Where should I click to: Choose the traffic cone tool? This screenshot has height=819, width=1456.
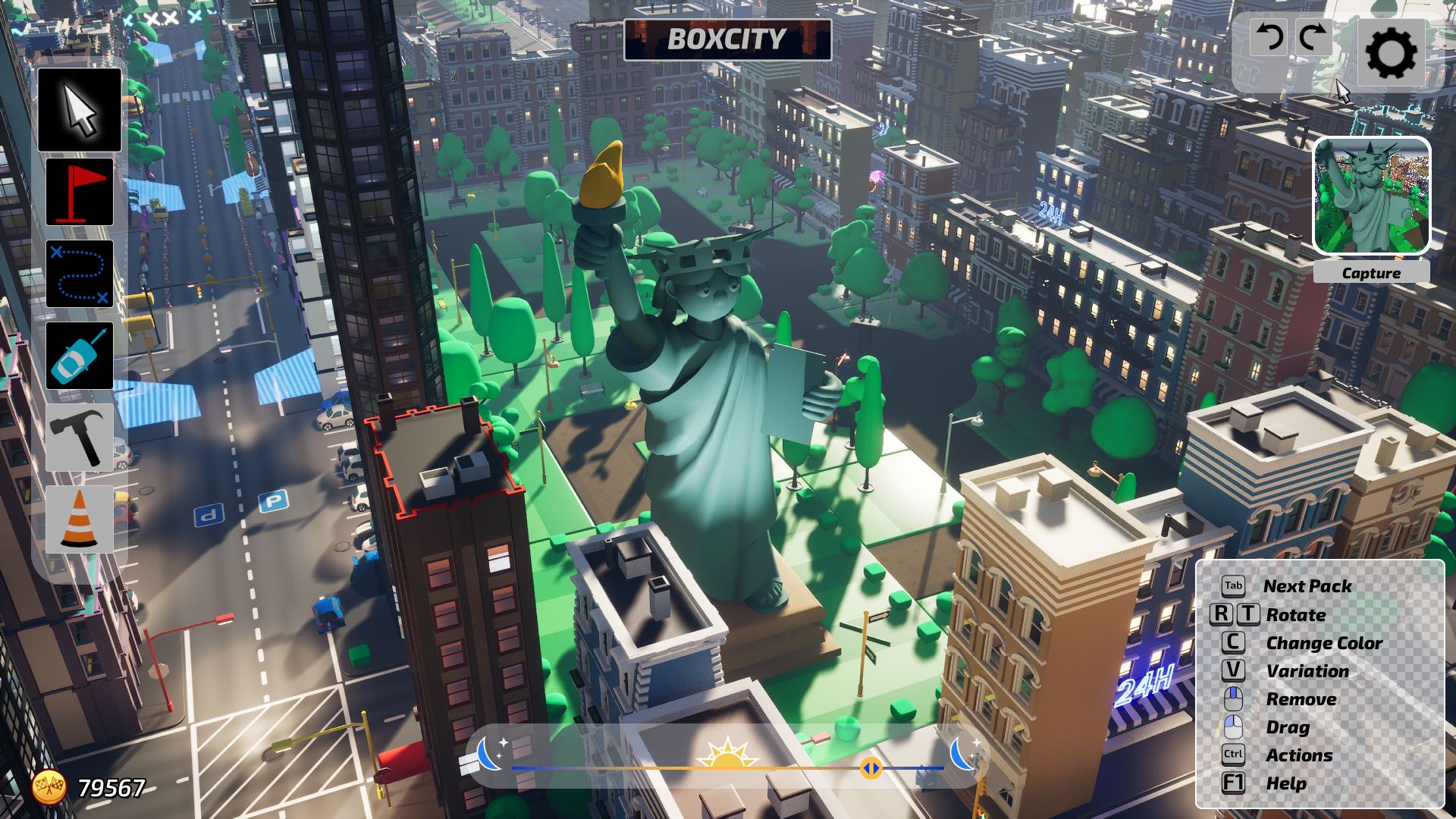tap(80, 519)
